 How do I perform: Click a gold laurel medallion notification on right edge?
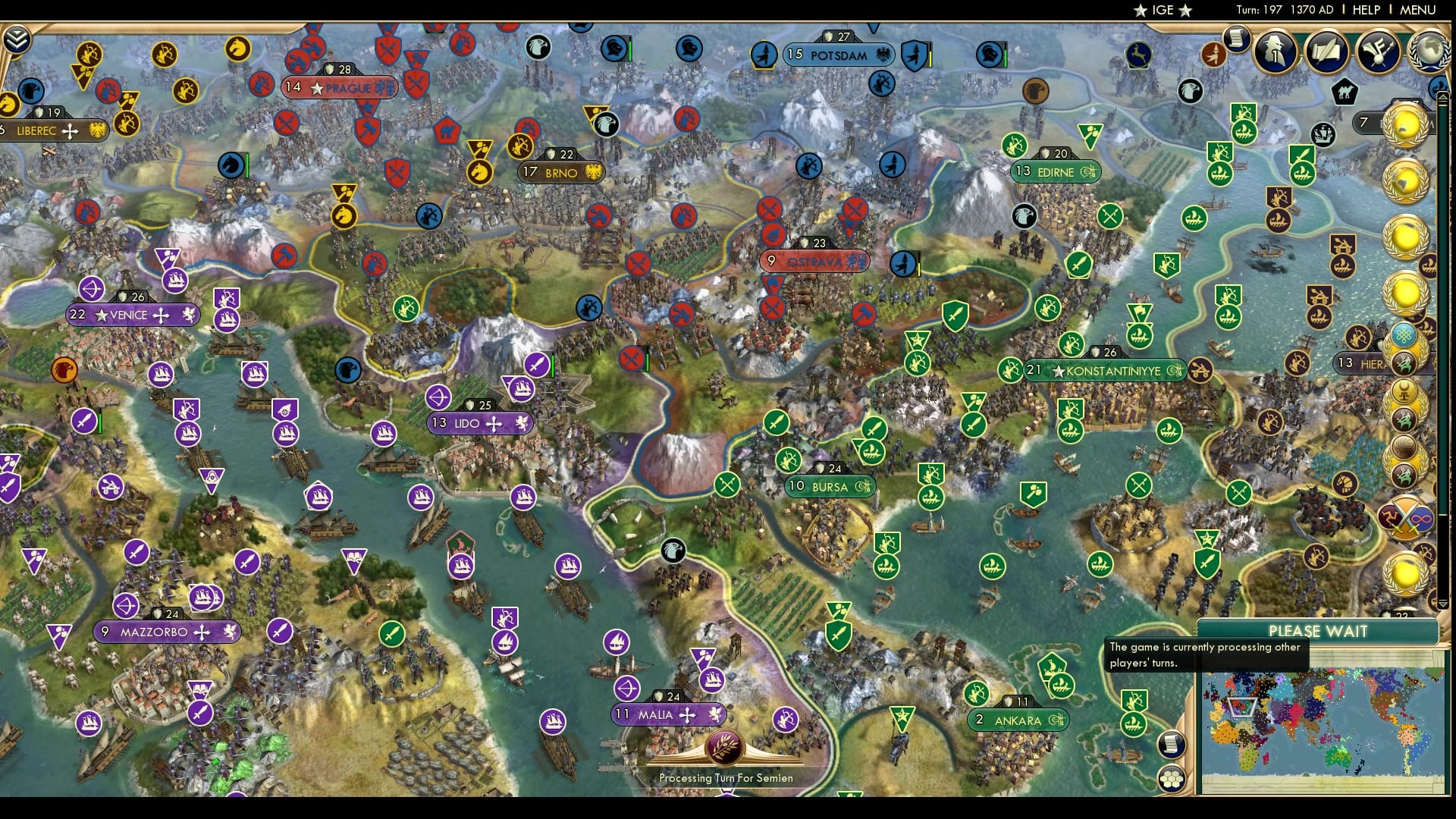point(1407,127)
